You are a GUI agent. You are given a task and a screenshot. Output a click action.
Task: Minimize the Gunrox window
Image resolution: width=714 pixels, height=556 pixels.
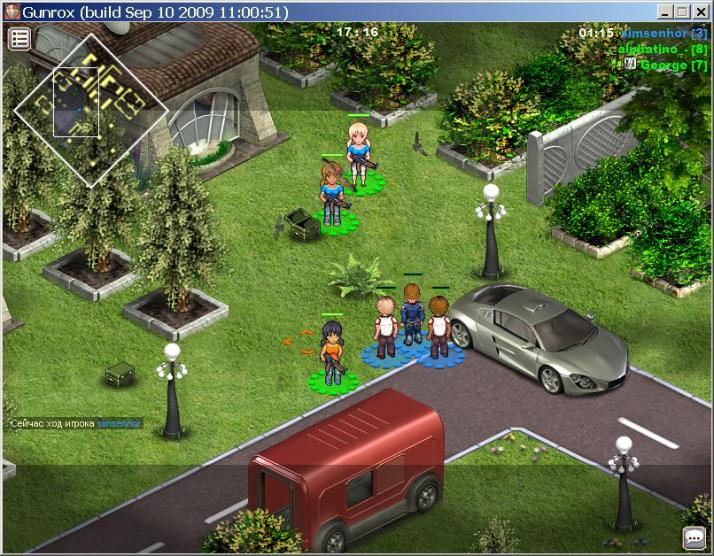665,12
